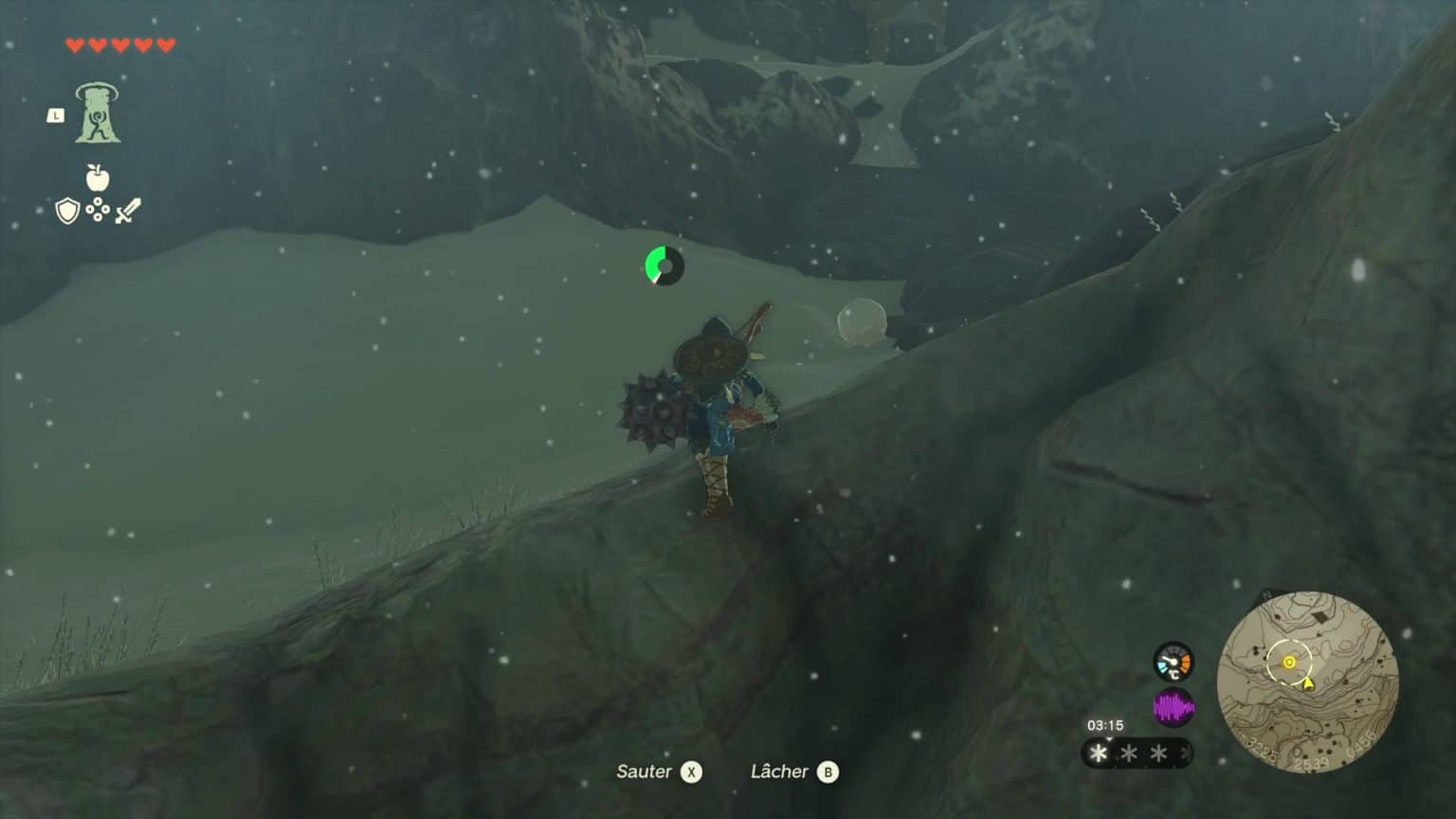Click the 03:15 clock display
This screenshot has width=1456, height=819.
click(1104, 725)
